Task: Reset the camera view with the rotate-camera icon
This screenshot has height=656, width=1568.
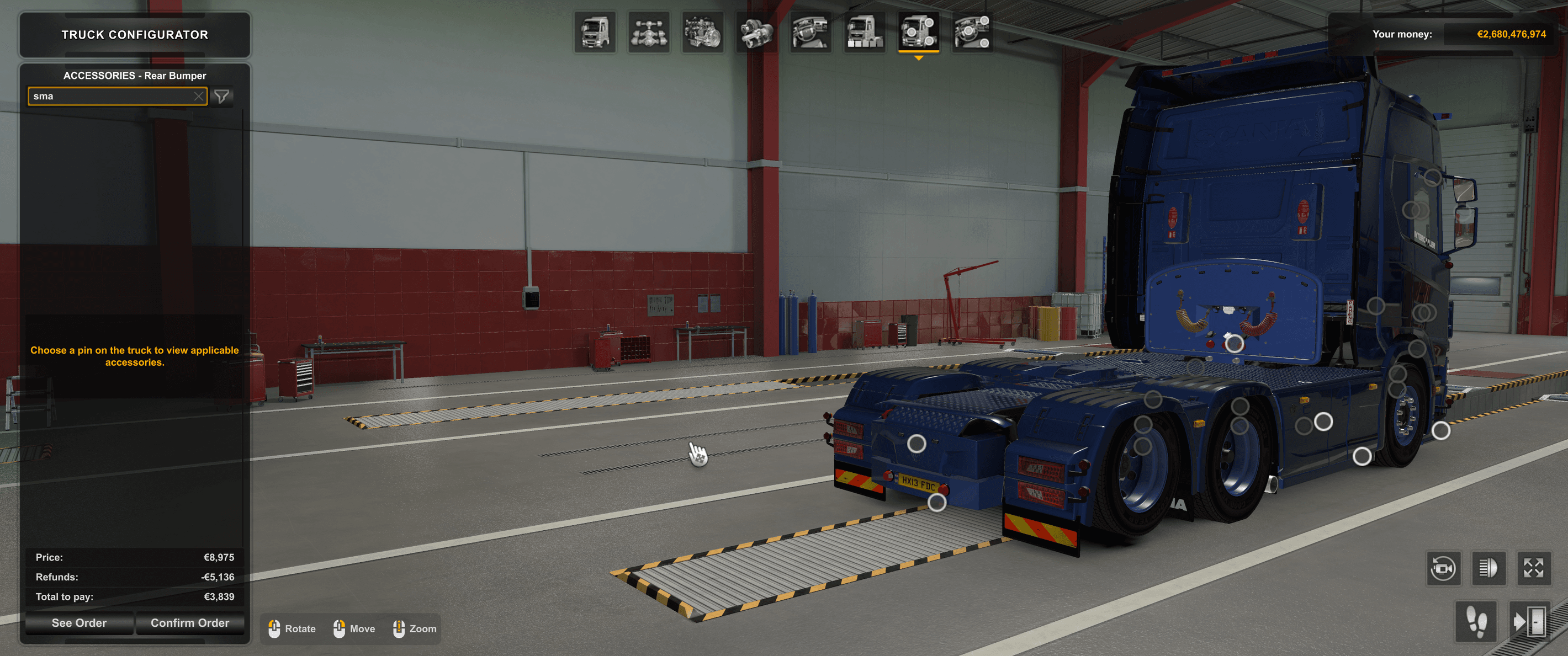Action: click(x=1444, y=569)
